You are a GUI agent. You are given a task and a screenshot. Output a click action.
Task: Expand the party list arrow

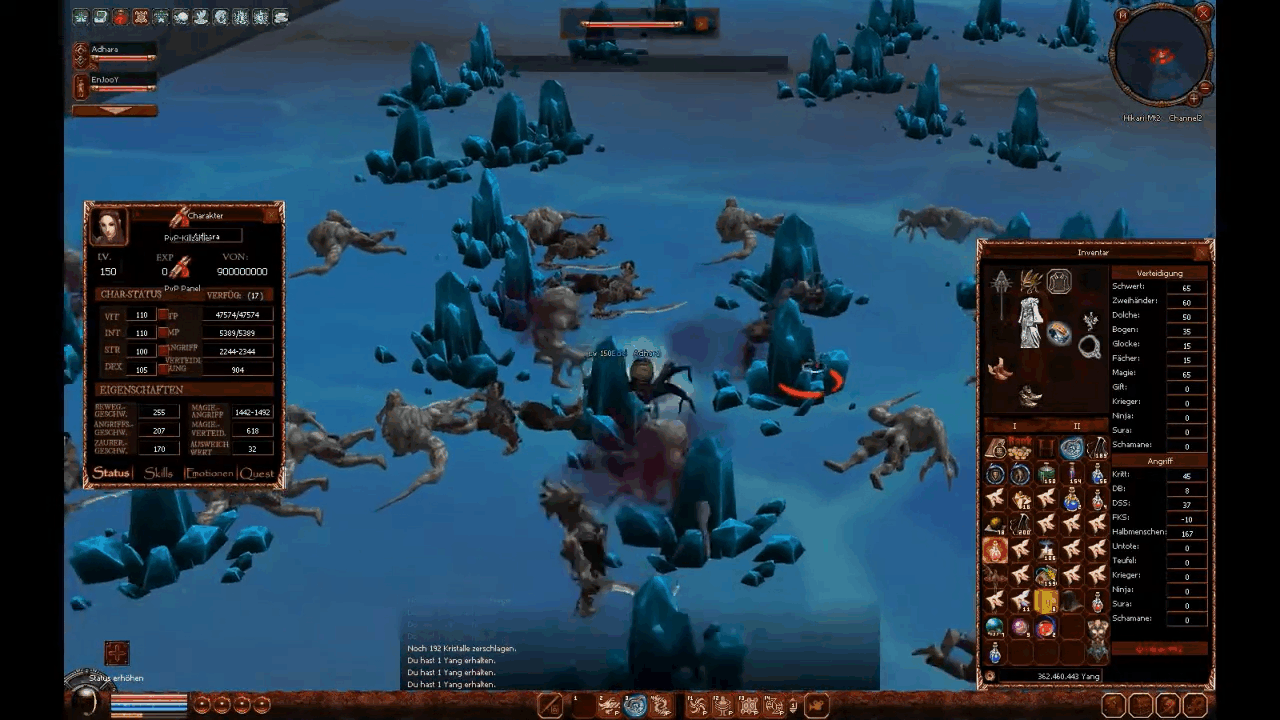click(x=115, y=110)
